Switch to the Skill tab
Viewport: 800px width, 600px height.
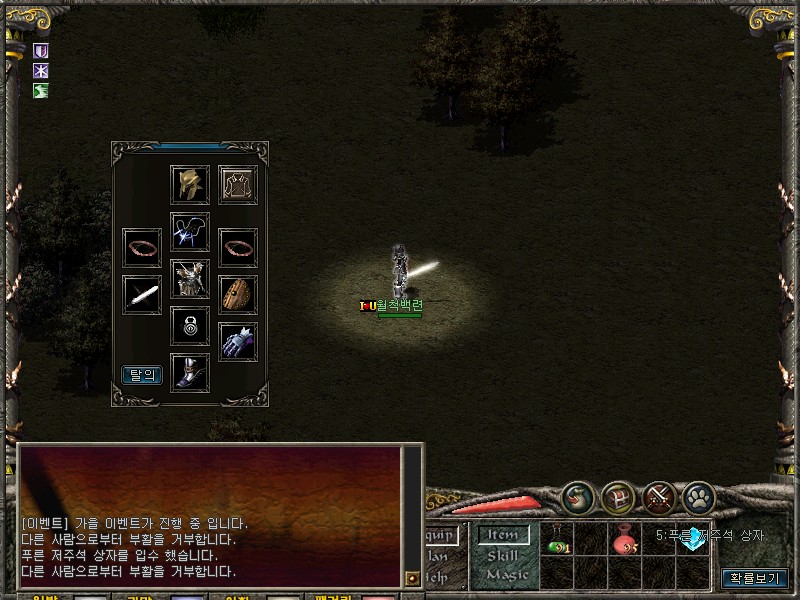(x=502, y=555)
